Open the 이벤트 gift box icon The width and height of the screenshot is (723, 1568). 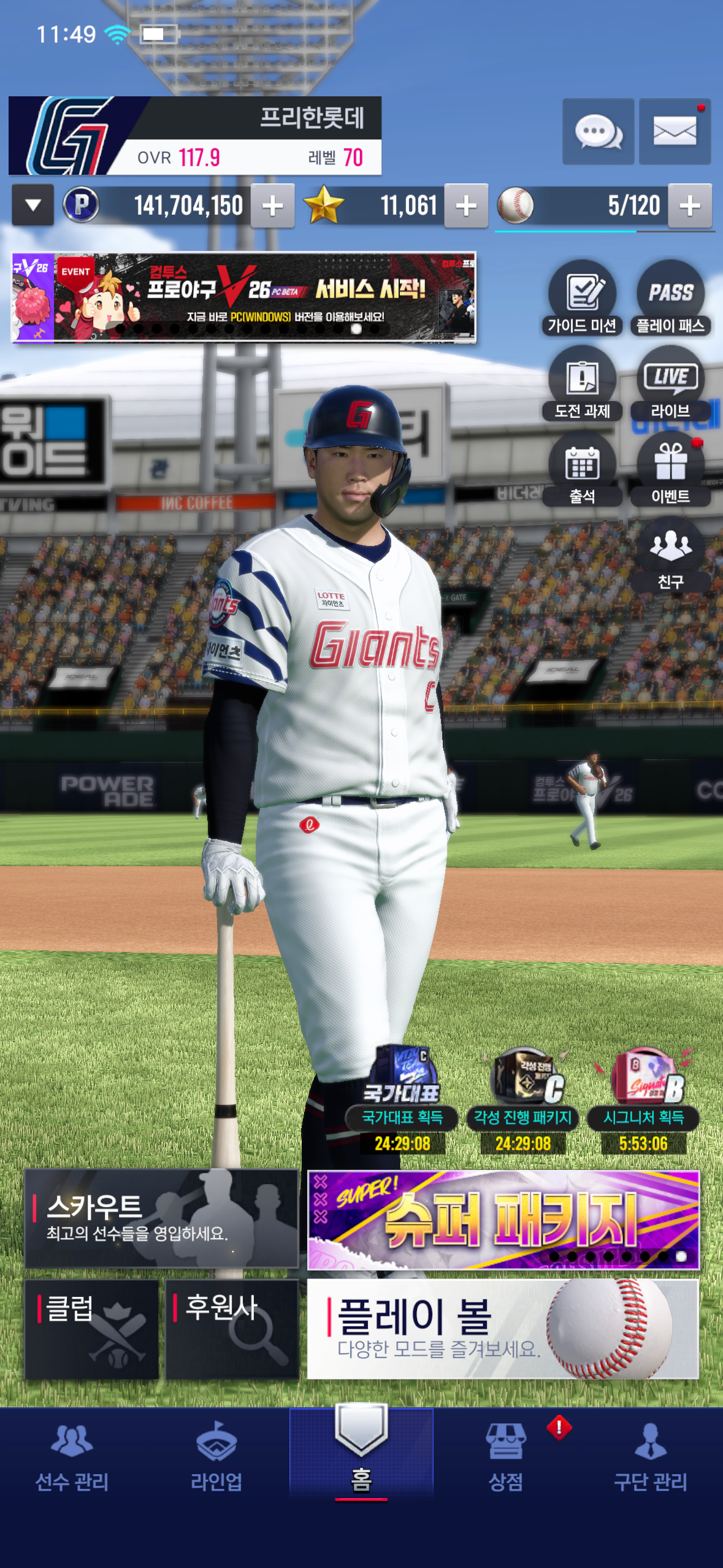pos(670,469)
